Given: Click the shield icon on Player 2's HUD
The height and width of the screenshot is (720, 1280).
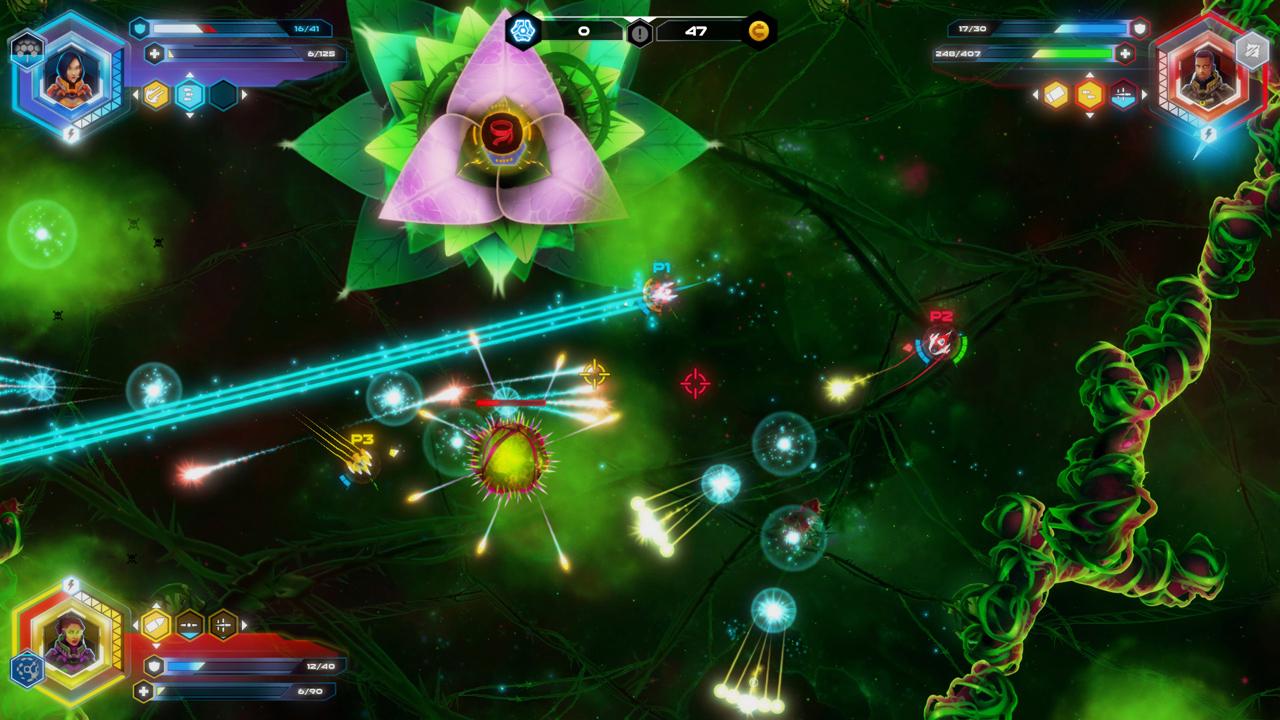Looking at the screenshot, I should pos(1140,29).
